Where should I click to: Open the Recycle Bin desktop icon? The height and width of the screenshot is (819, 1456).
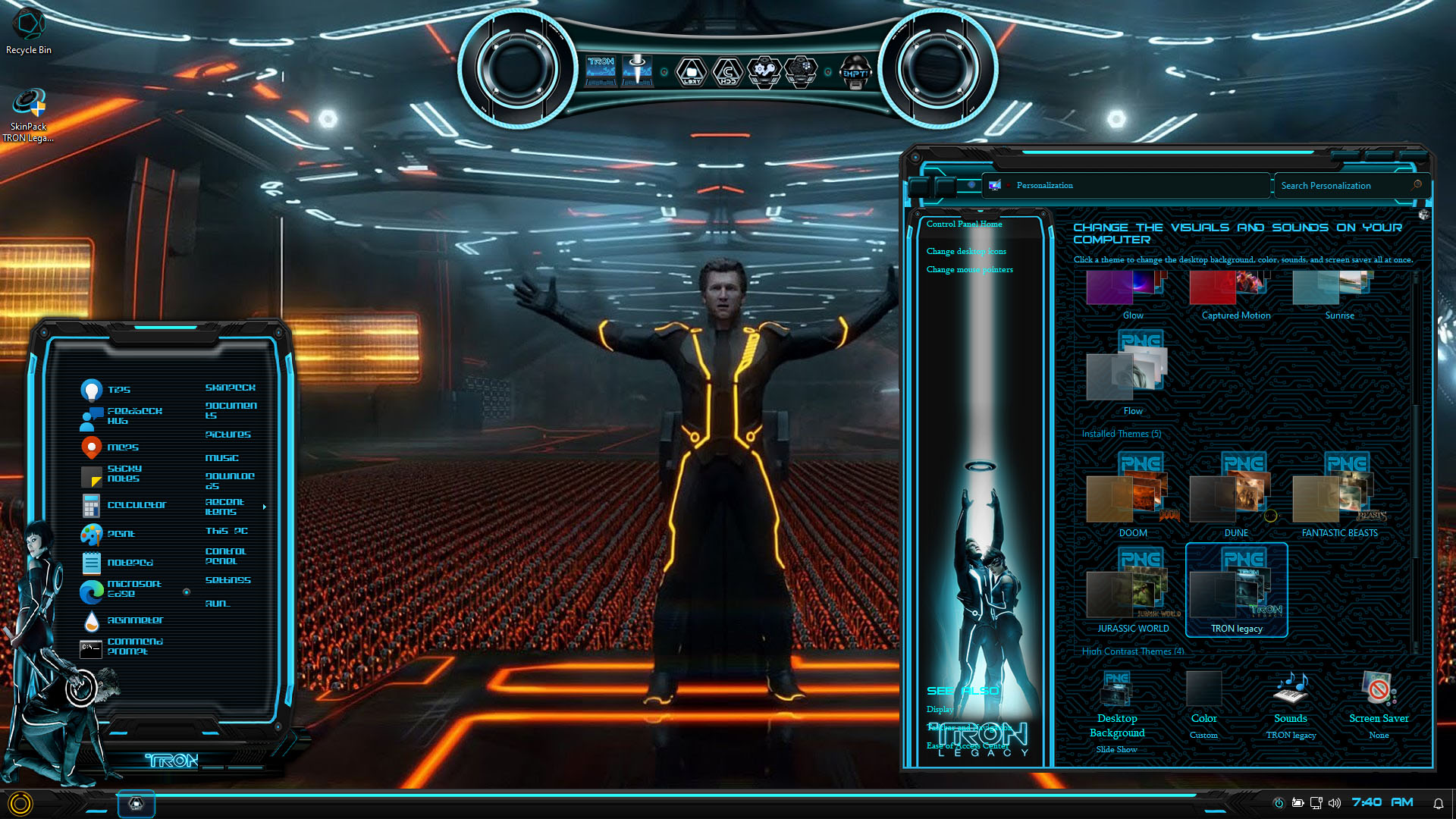point(29,32)
